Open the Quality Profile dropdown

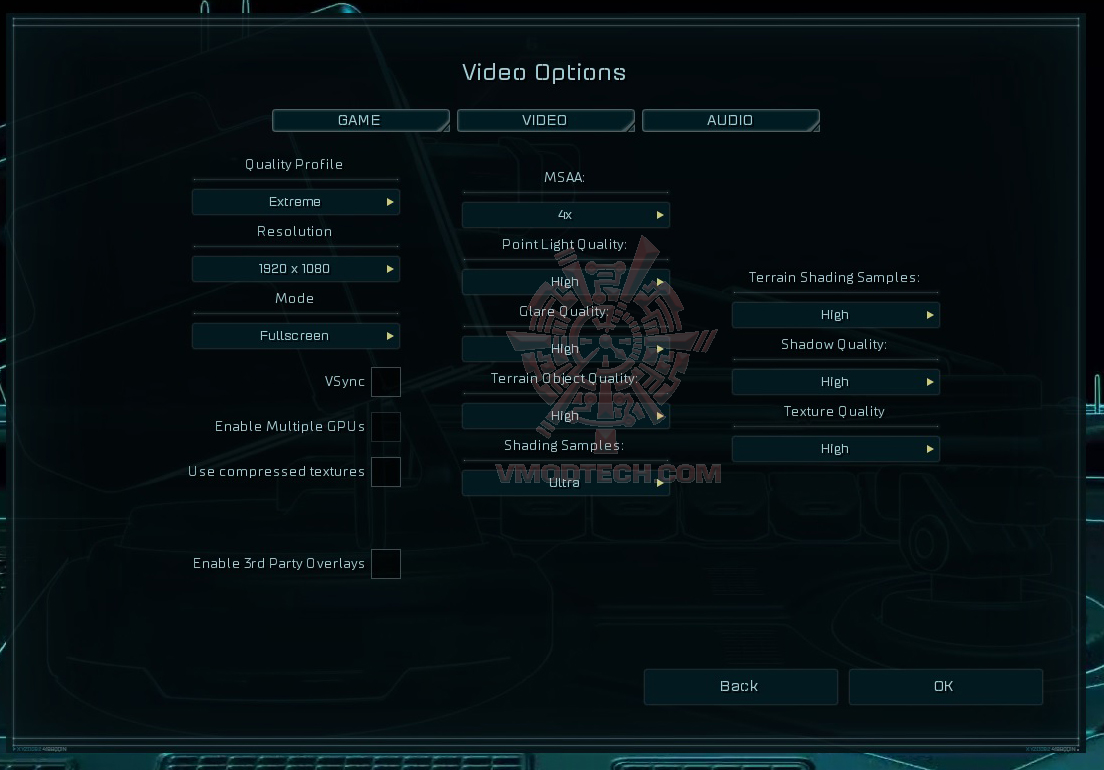296,202
